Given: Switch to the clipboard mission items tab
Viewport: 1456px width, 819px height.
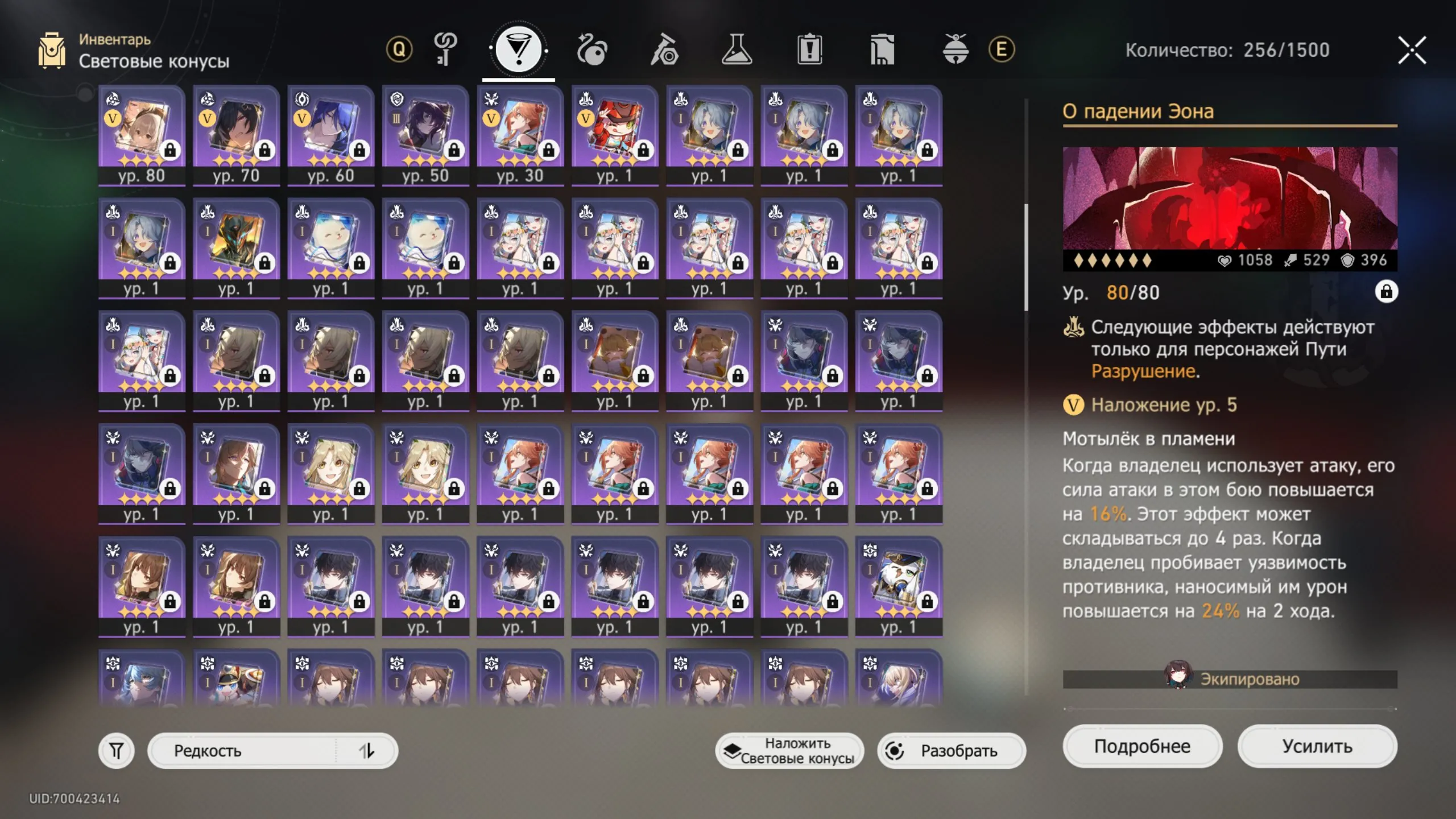Looking at the screenshot, I should 809,50.
